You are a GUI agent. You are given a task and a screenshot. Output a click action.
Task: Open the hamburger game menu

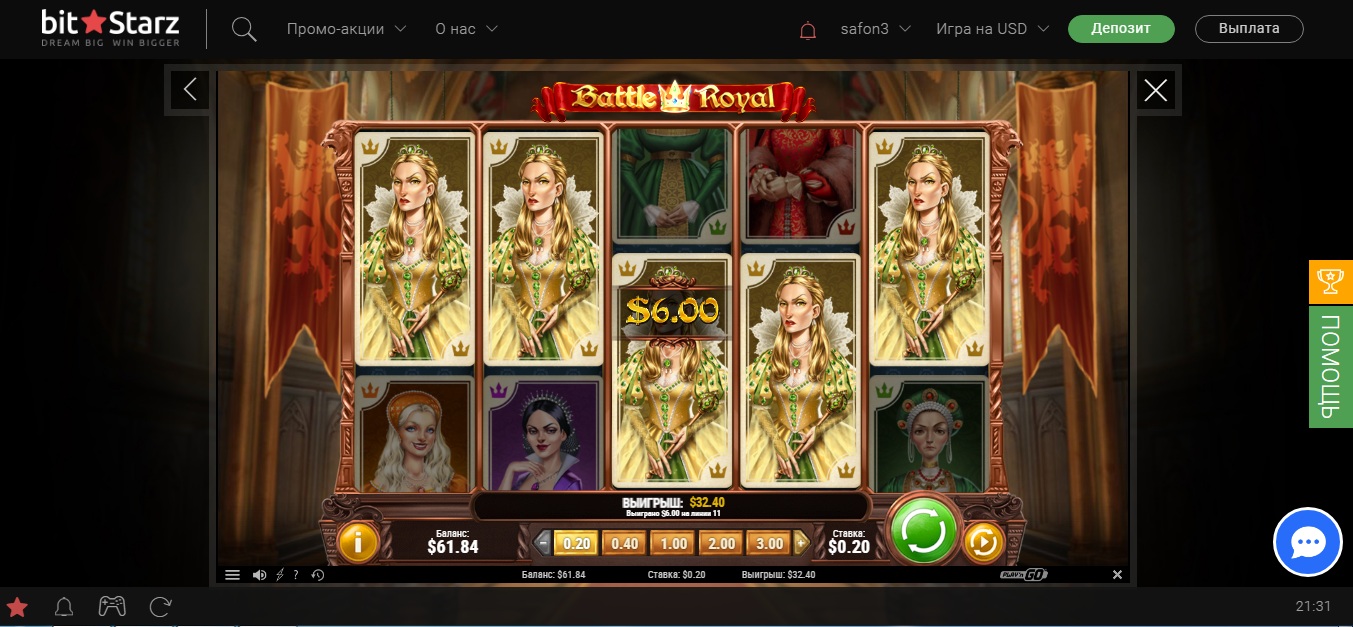pos(232,575)
